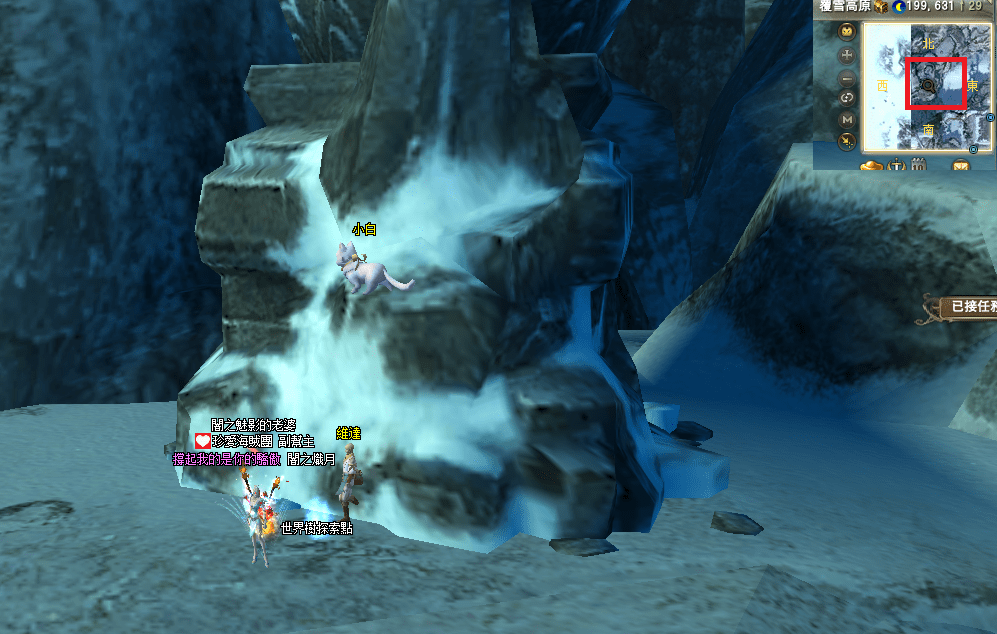Open the world map with the M button

tap(847, 119)
